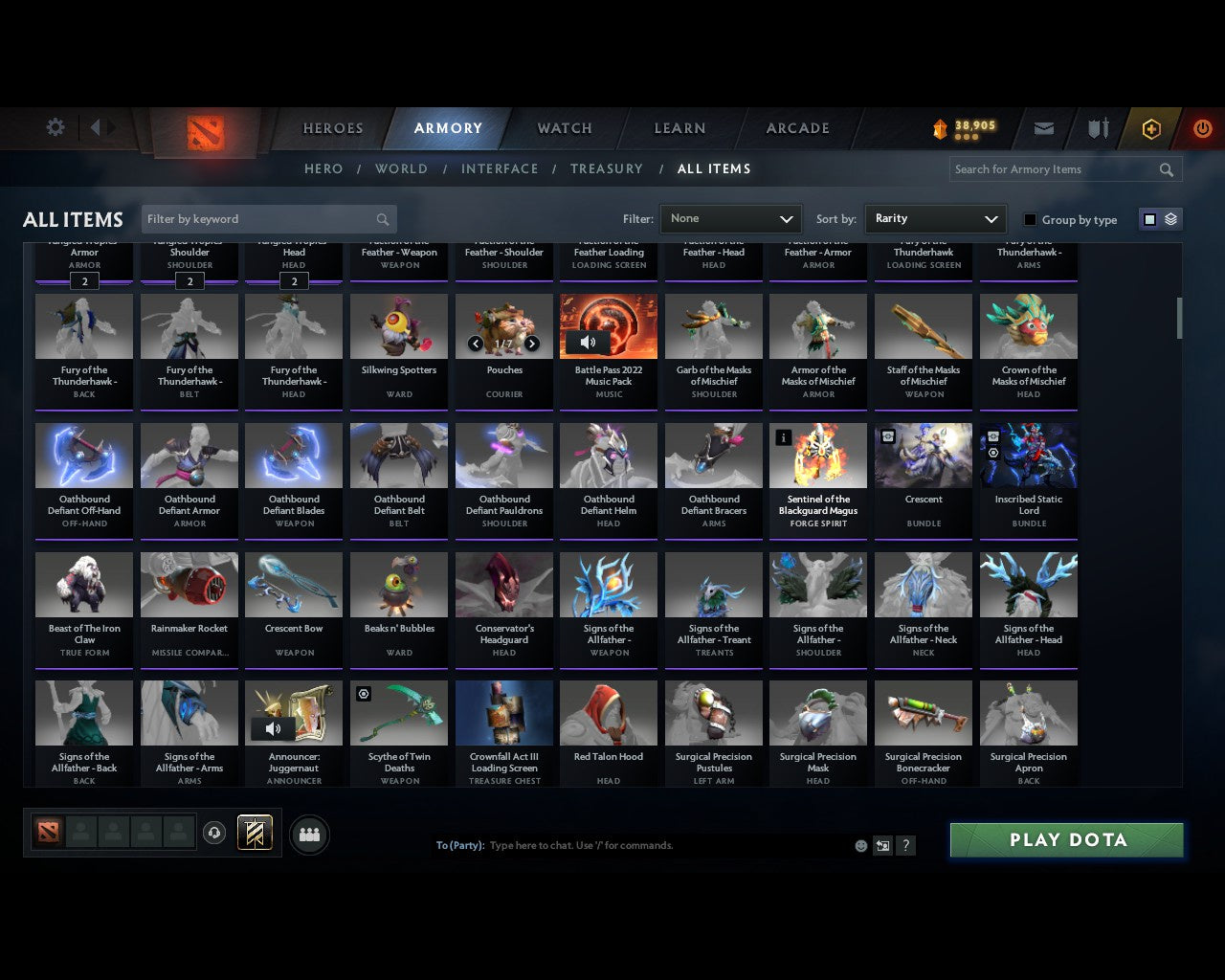
Task: Open the Dota Plus subscription page
Action: [1151, 127]
